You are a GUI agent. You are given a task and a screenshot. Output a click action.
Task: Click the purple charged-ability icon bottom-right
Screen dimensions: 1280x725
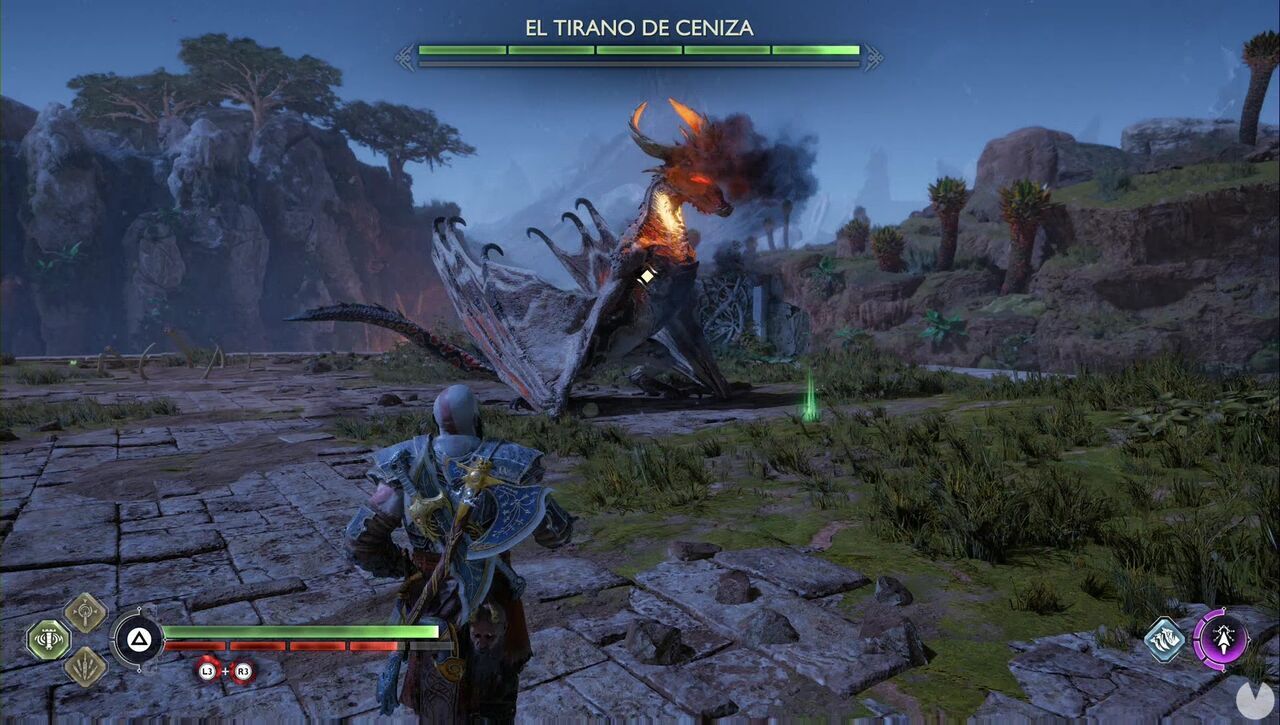pos(1224,640)
